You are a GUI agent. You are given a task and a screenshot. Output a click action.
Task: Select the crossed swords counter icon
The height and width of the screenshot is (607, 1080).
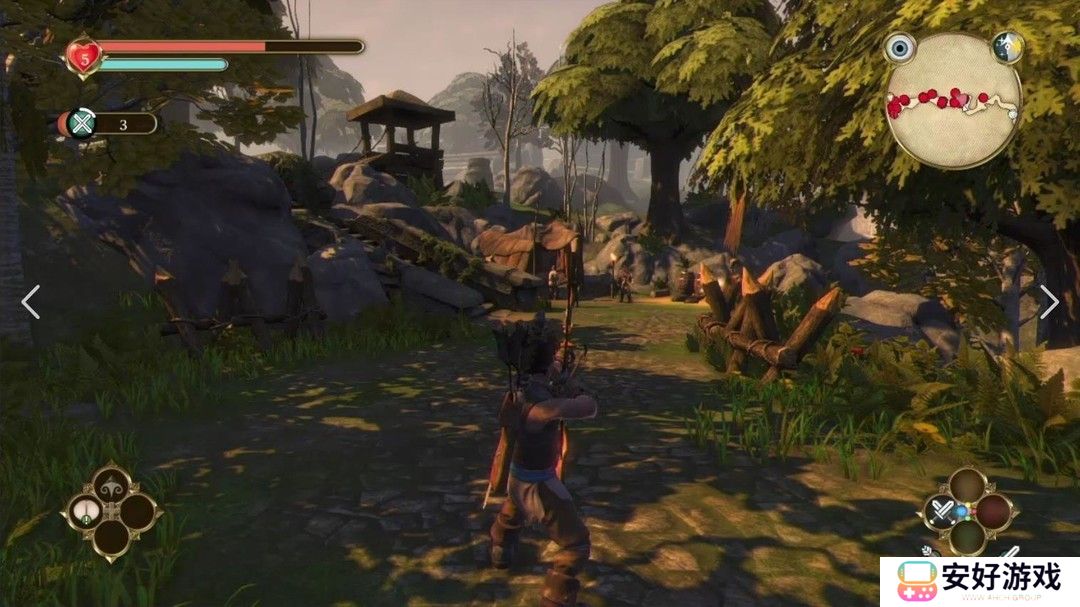click(81, 124)
